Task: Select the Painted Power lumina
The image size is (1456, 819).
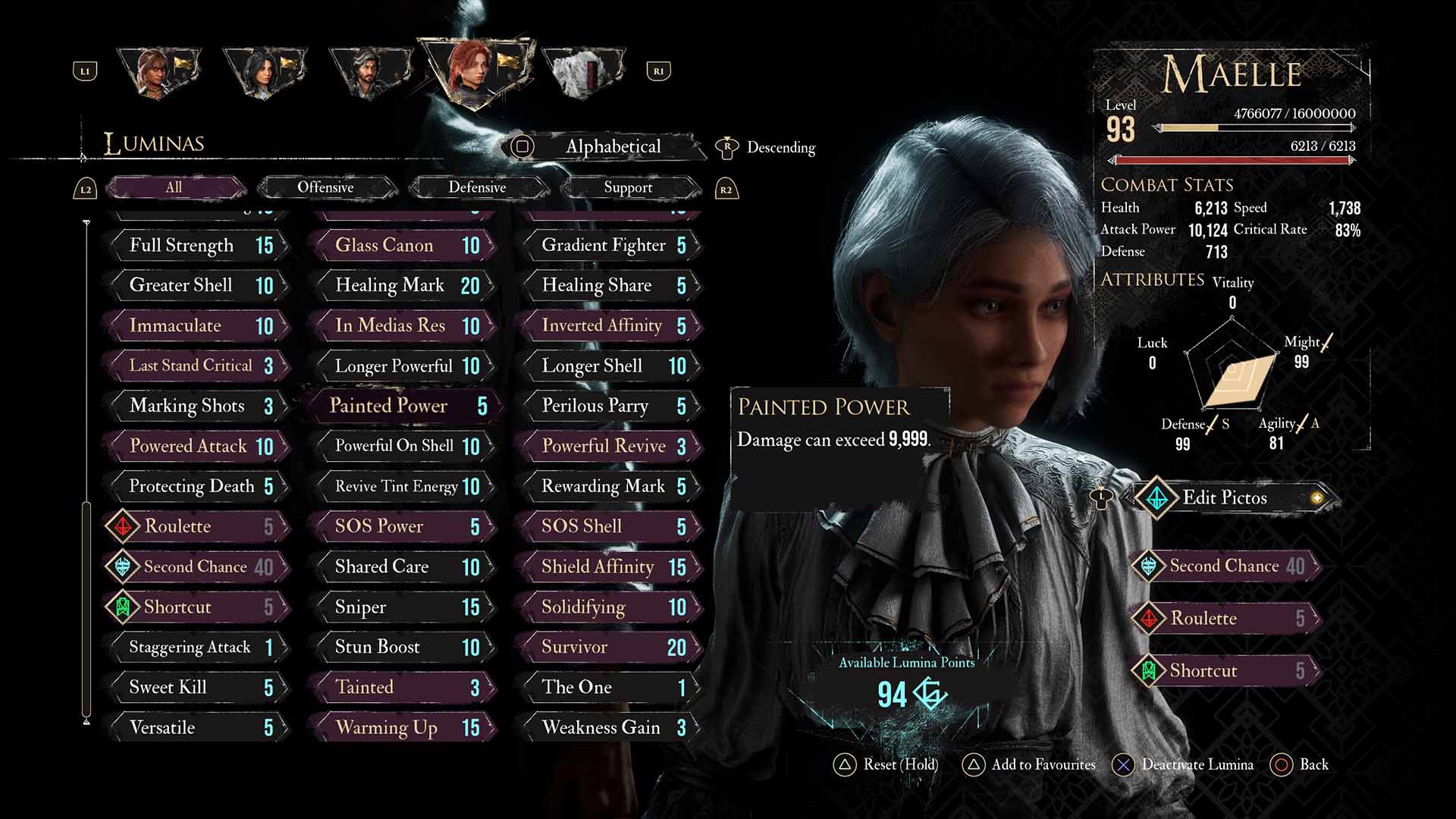Action: coord(402,406)
